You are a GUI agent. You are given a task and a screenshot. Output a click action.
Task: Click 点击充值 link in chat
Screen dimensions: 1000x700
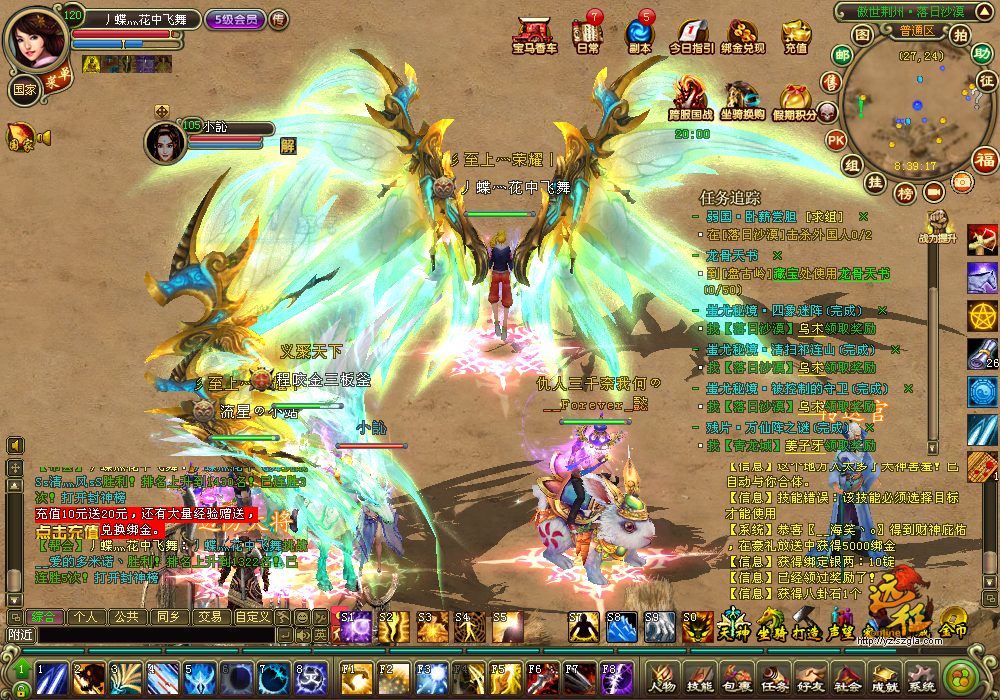[x=68, y=531]
